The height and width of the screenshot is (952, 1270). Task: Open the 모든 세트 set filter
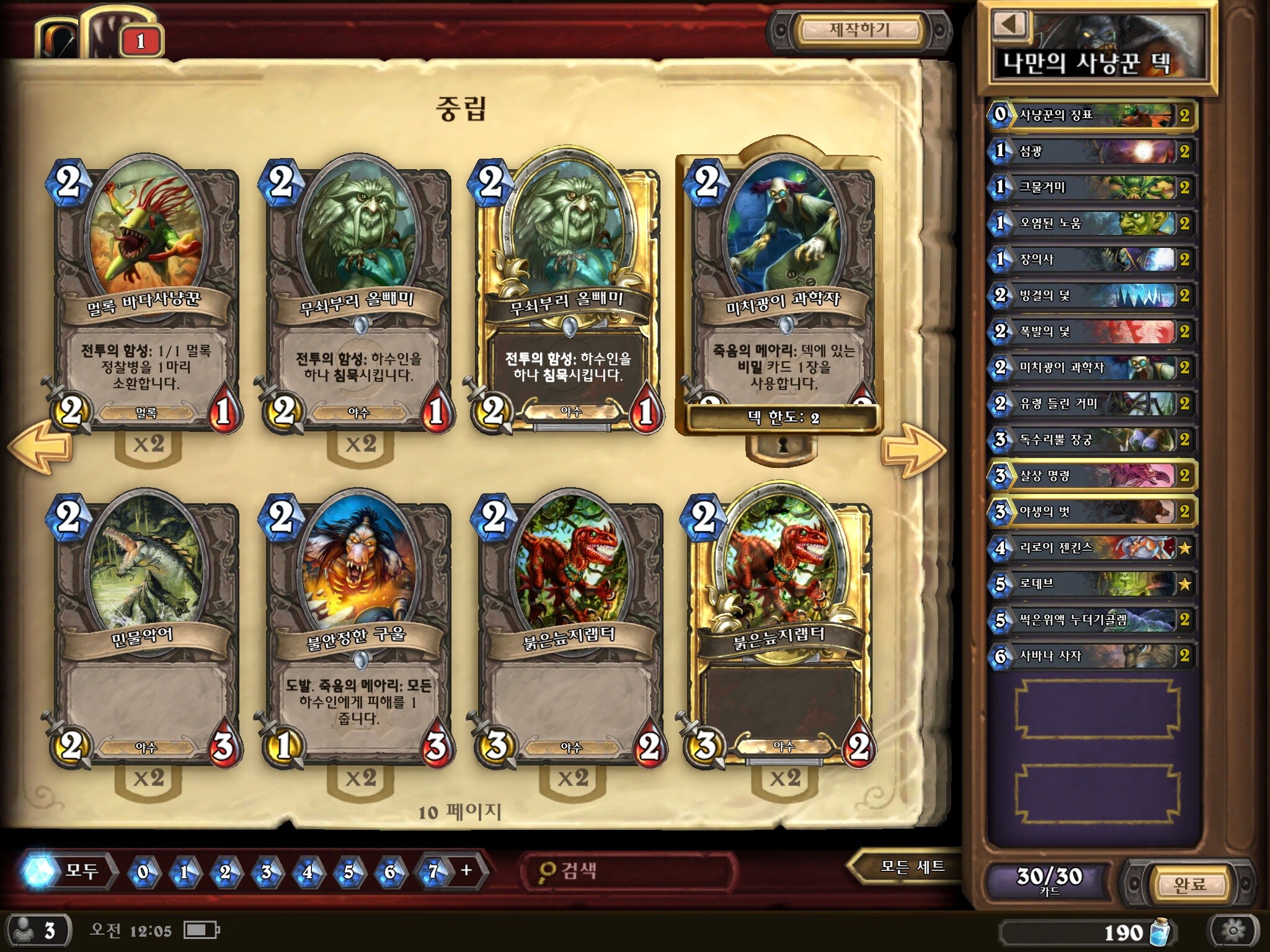tap(912, 866)
